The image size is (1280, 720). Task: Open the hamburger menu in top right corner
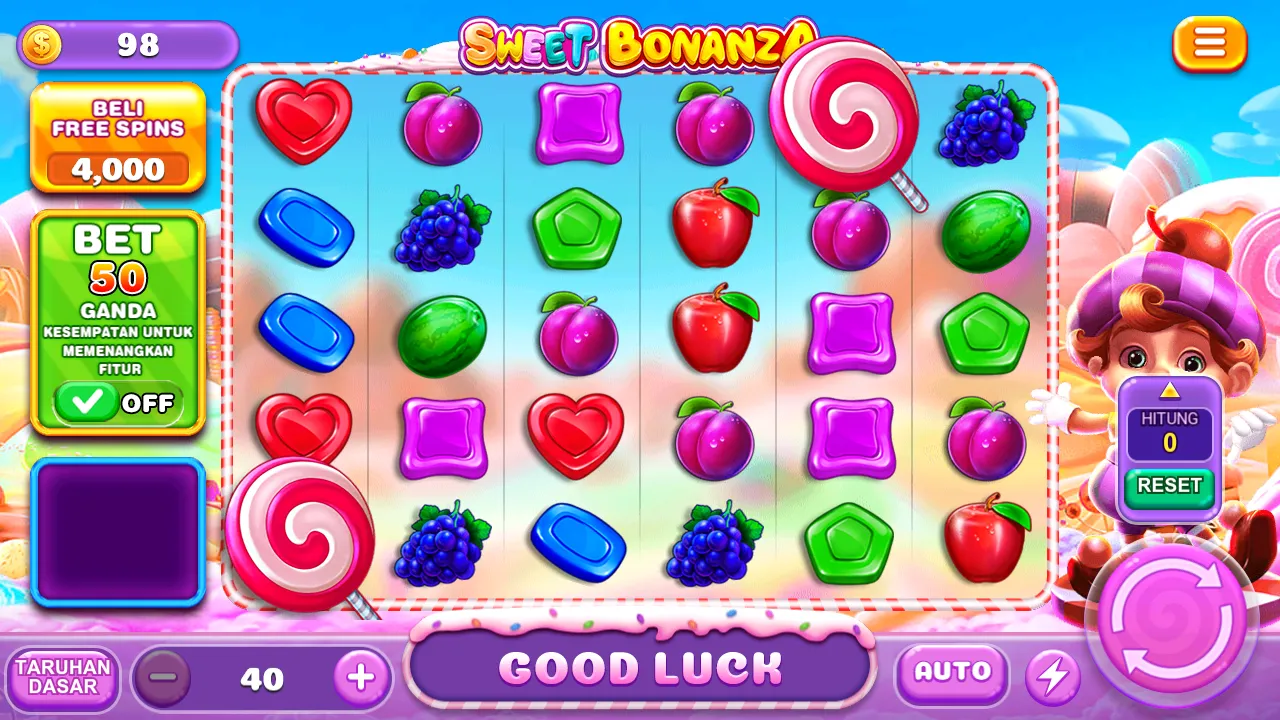pyautogui.click(x=1209, y=44)
